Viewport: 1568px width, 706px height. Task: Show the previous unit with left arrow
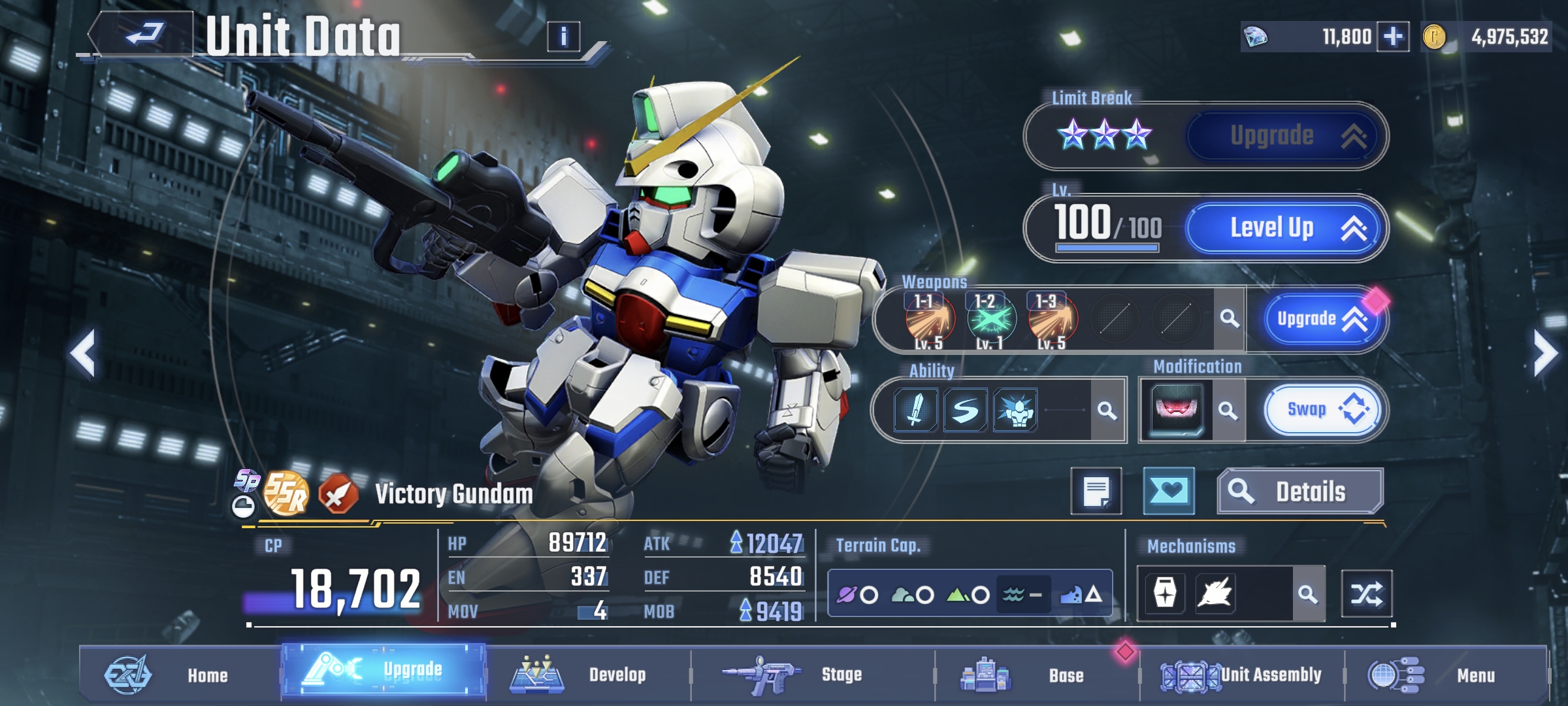[84, 354]
